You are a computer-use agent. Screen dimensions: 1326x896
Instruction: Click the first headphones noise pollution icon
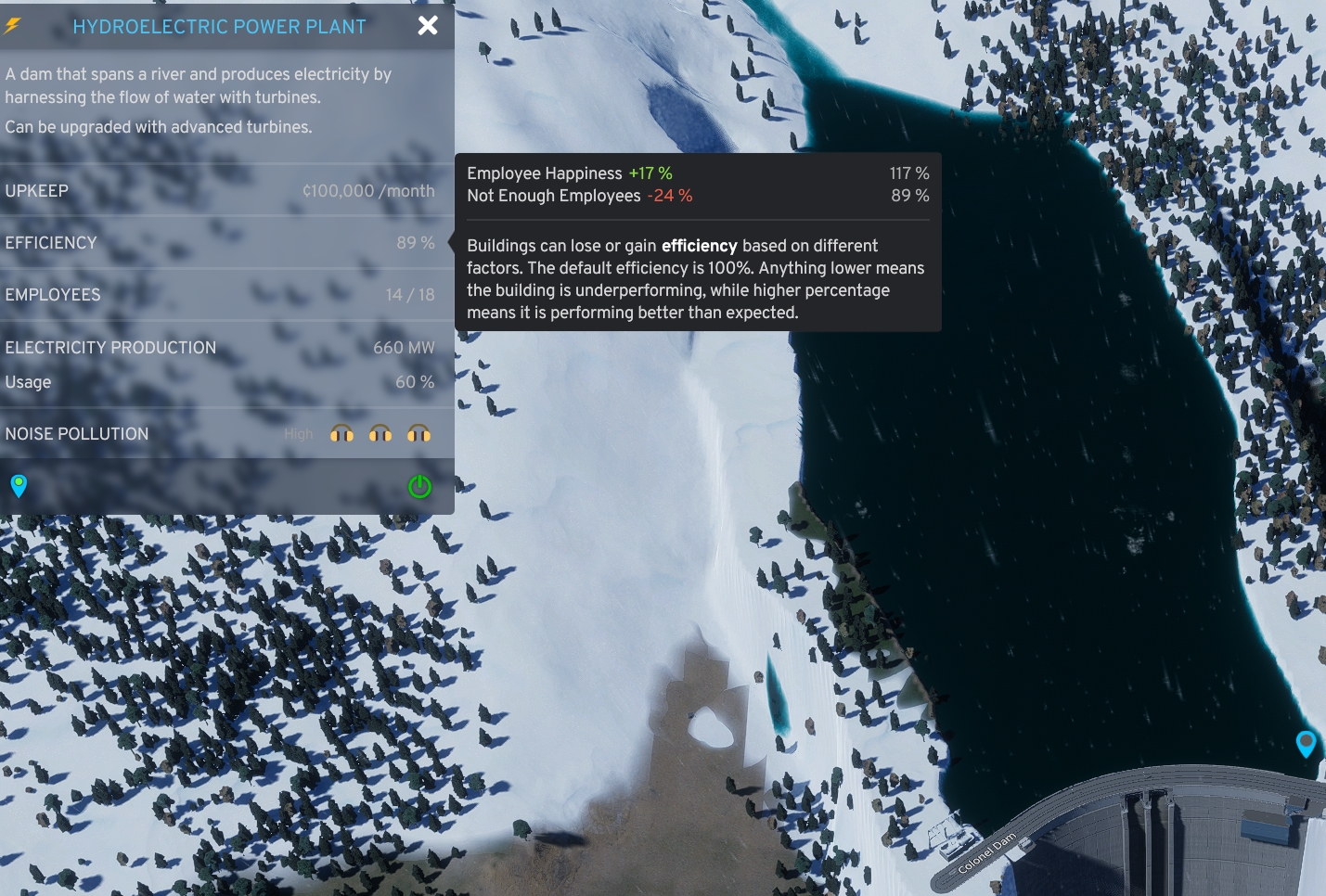pos(342,433)
